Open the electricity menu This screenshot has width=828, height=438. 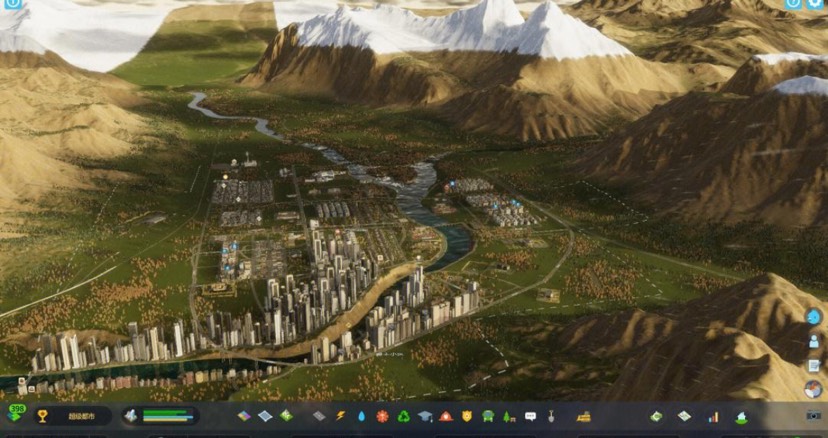tap(340, 416)
